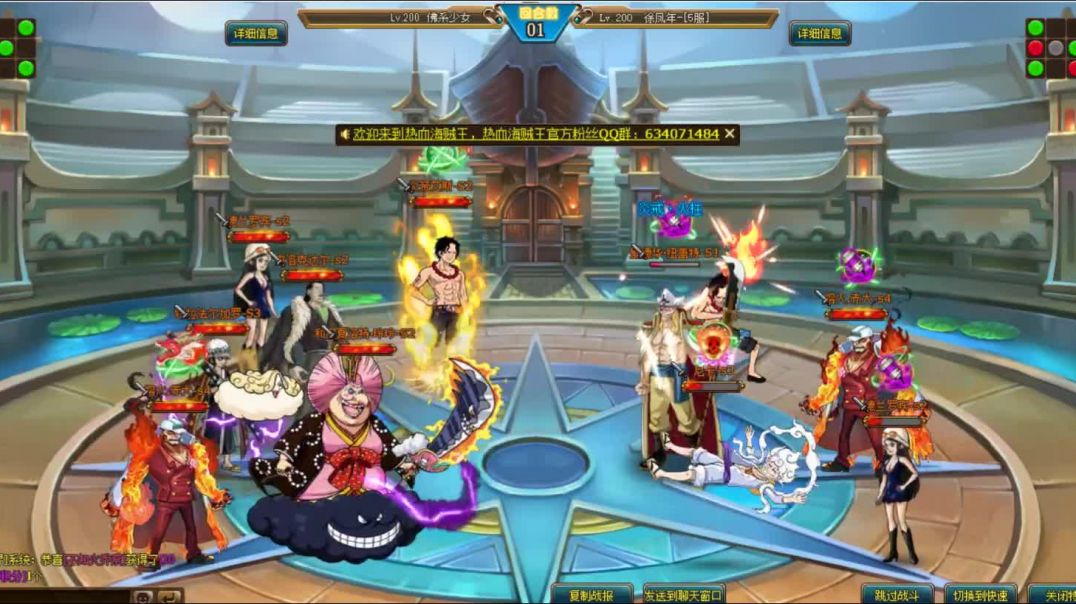Copy the battle report with 复制战报
Viewport: 1076px width, 604px height.
coord(592,595)
